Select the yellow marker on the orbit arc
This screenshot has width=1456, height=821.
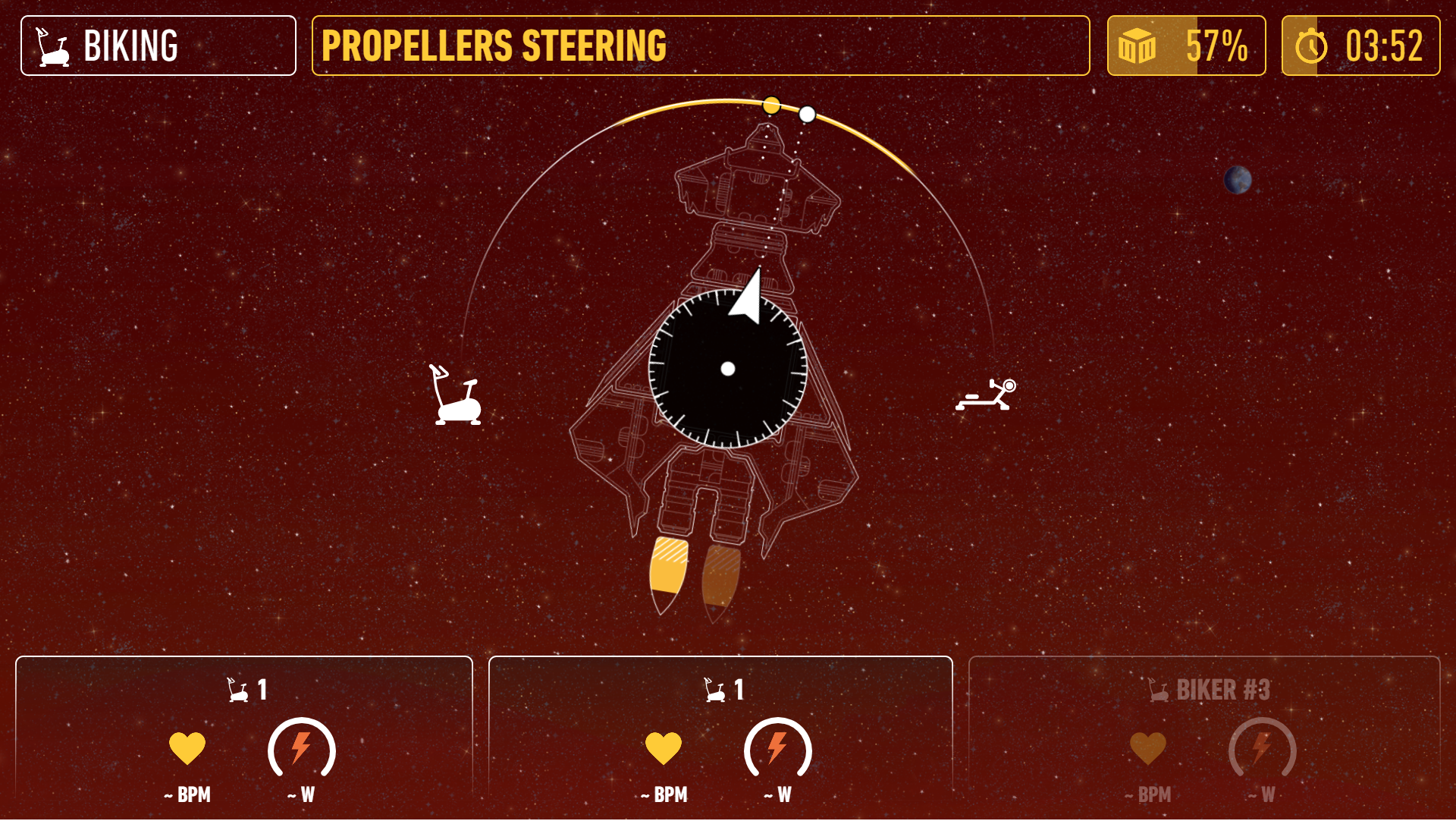point(770,105)
